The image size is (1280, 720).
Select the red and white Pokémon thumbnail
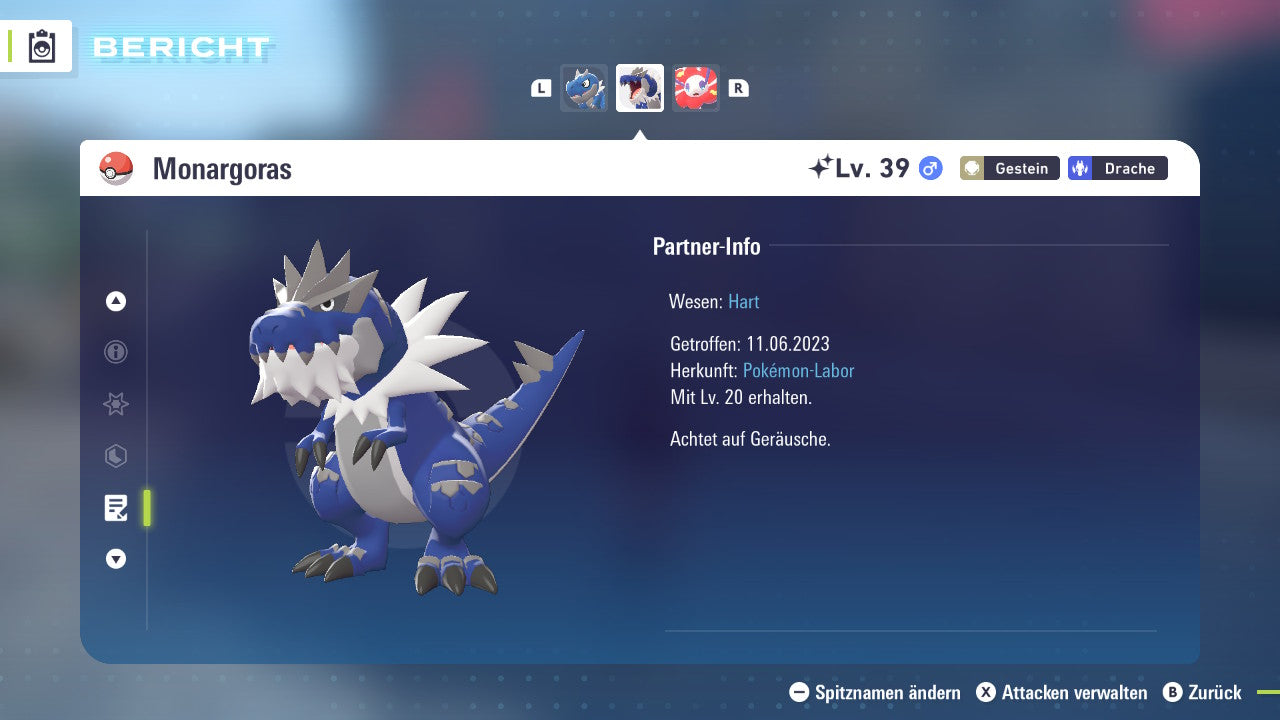click(696, 88)
